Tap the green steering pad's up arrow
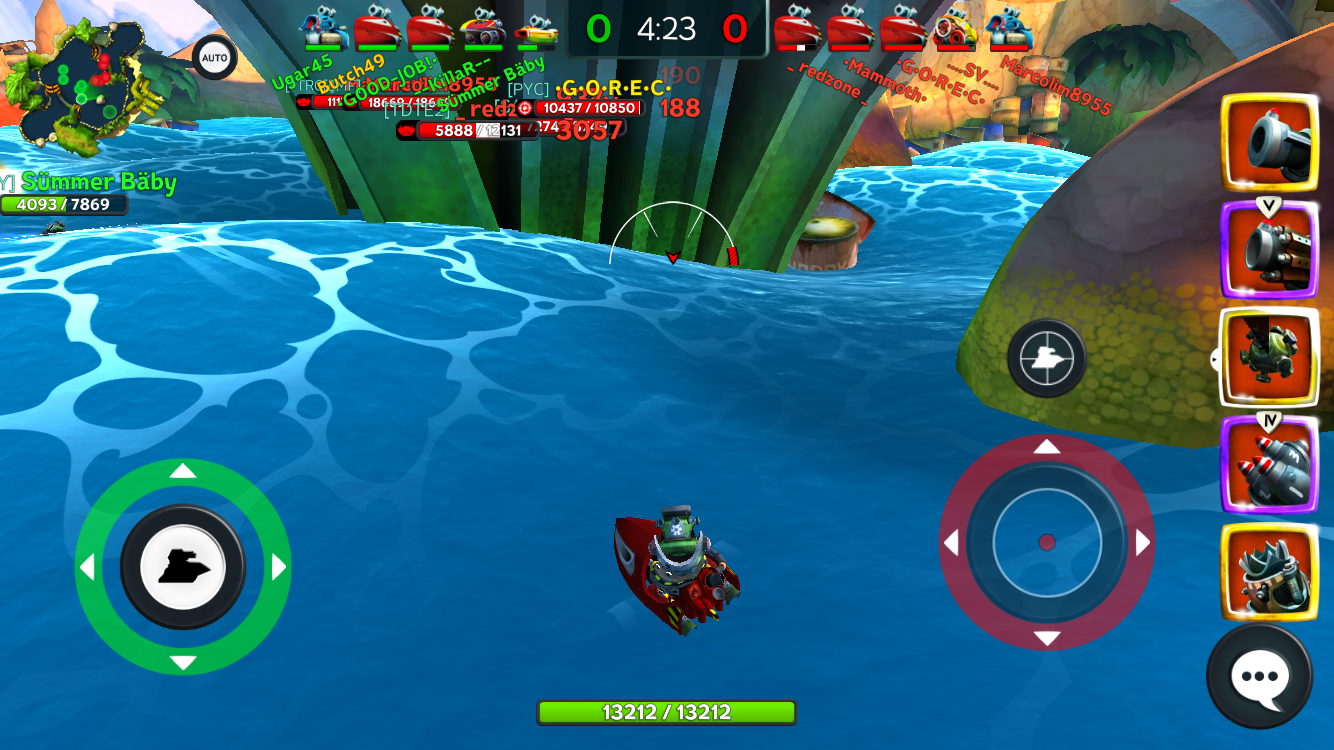The width and height of the screenshot is (1334, 750). [183, 471]
